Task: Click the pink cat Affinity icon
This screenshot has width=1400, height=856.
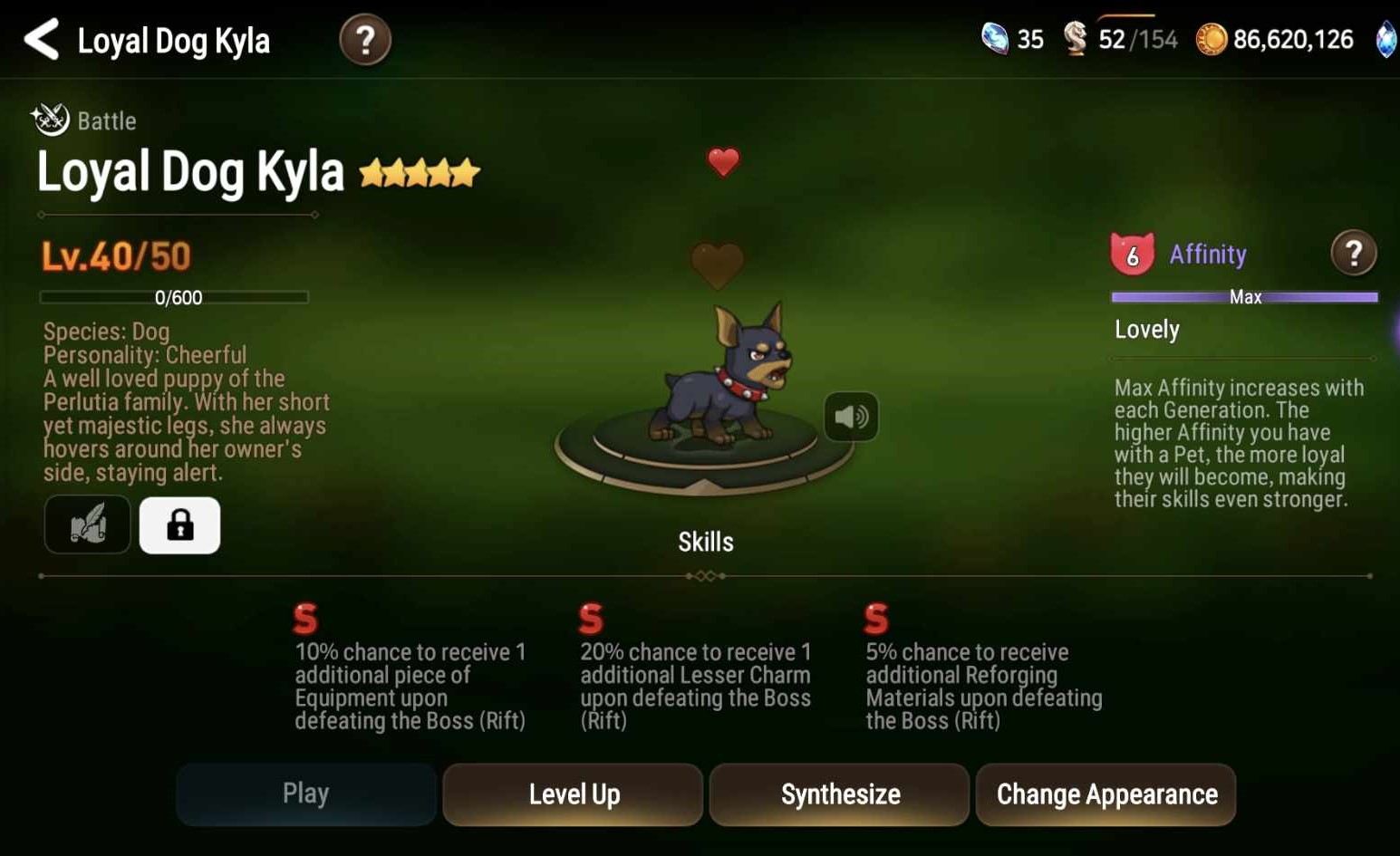Action: coord(1131,252)
